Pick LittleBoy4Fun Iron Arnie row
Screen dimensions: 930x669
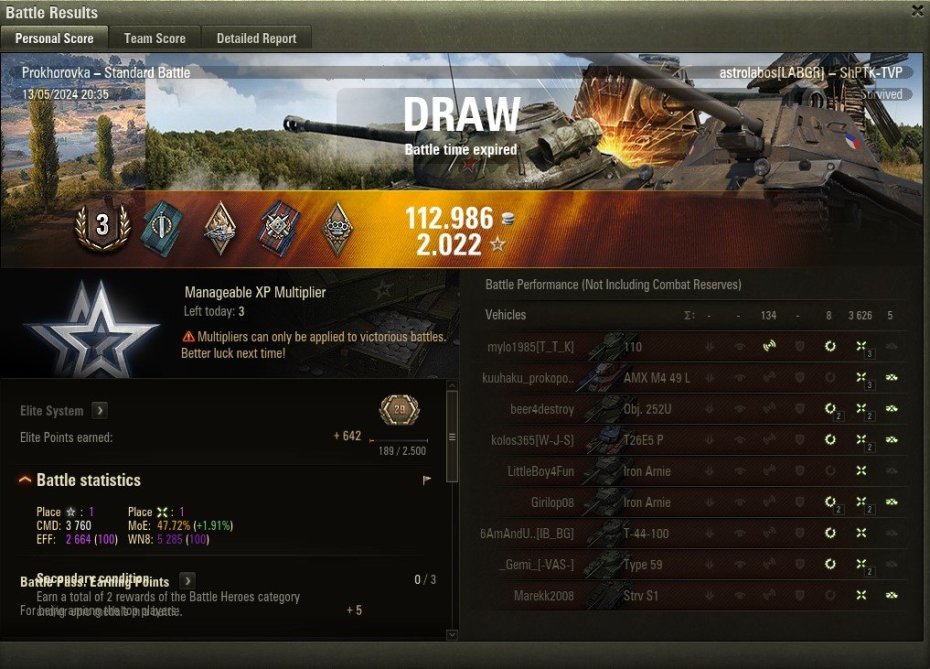click(x=690, y=471)
